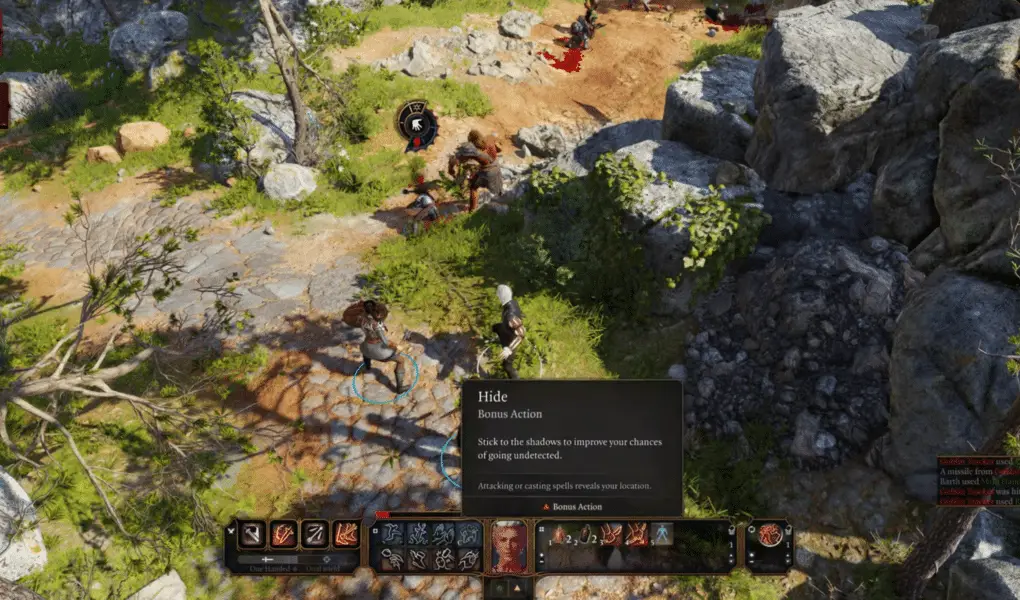Select the blue humanoid figure ability
The height and width of the screenshot is (600, 1020).
pyautogui.click(x=662, y=534)
